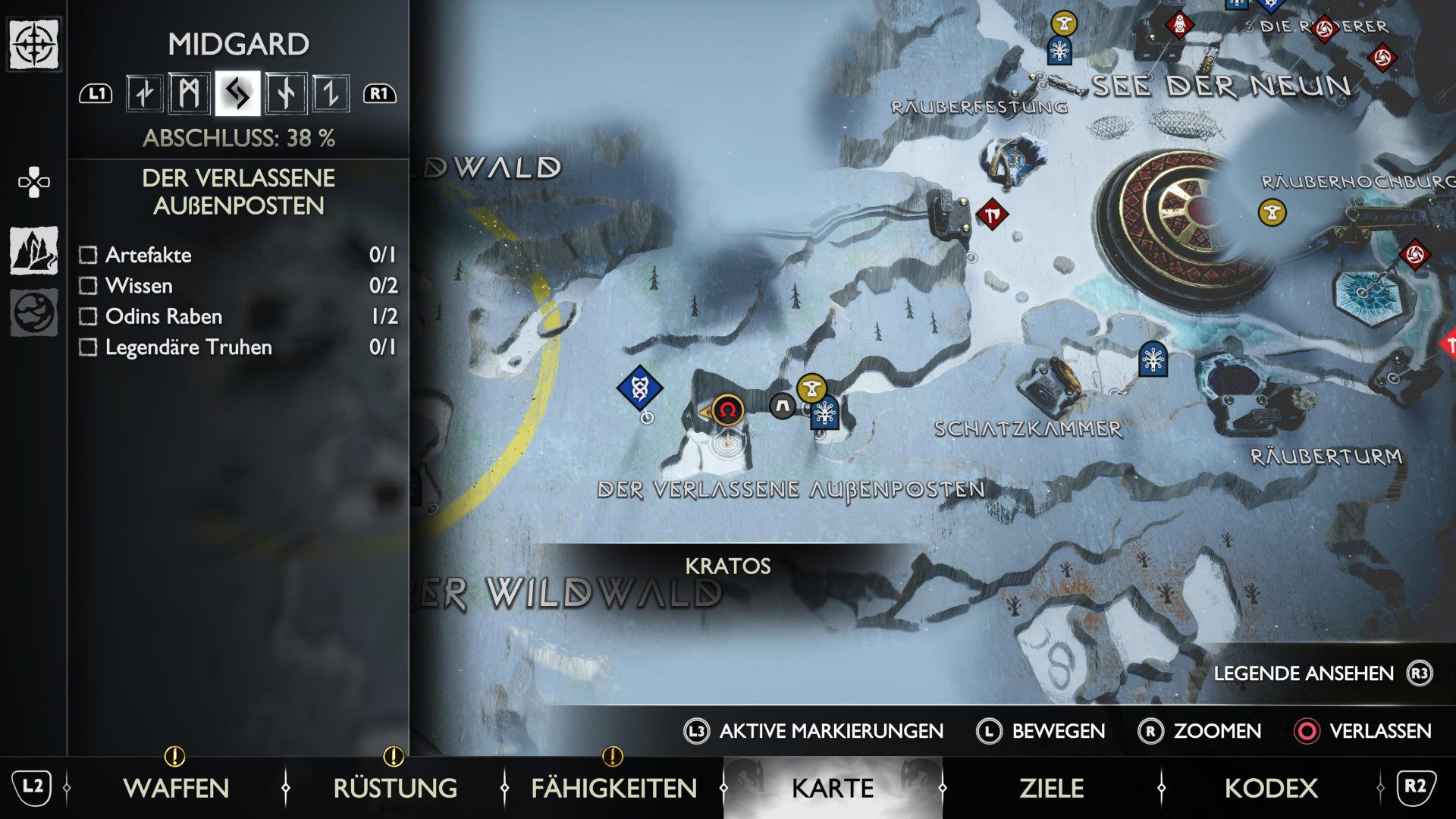Toggle the Legendäre Truhen checkbox
The width and height of the screenshot is (1456, 819).
(x=89, y=347)
